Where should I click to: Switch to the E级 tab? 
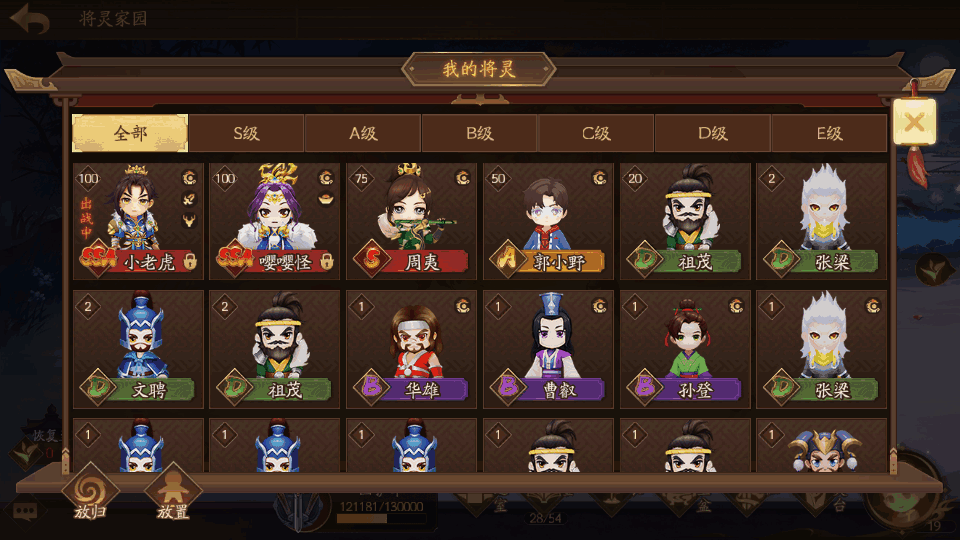pyautogui.click(x=829, y=133)
